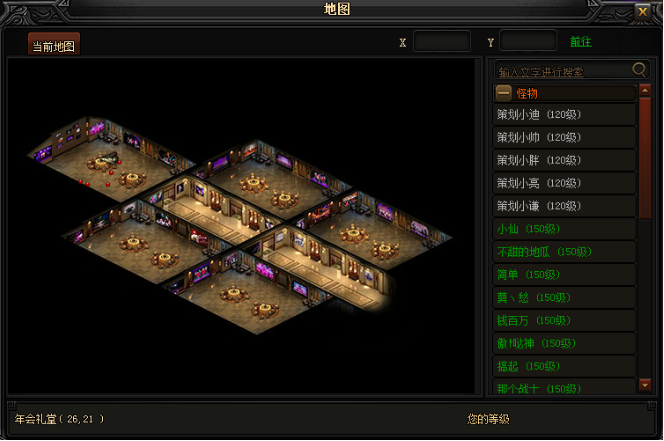
Task: Close the 地图 map window
Action: tap(642, 12)
